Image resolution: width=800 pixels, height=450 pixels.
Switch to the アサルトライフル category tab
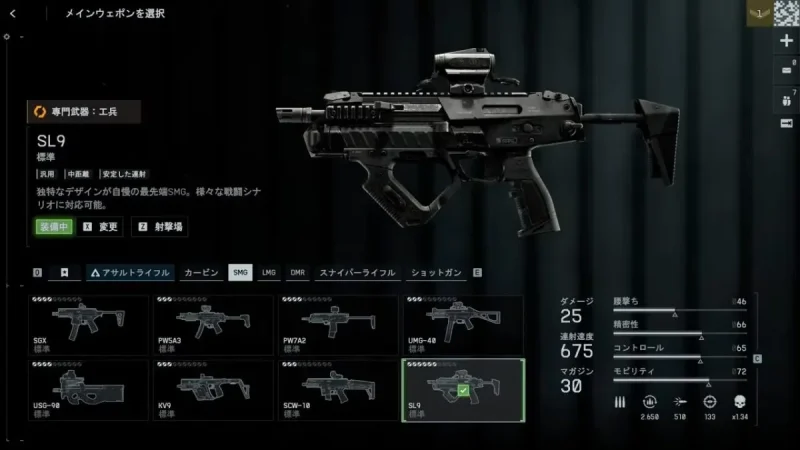tap(130, 272)
